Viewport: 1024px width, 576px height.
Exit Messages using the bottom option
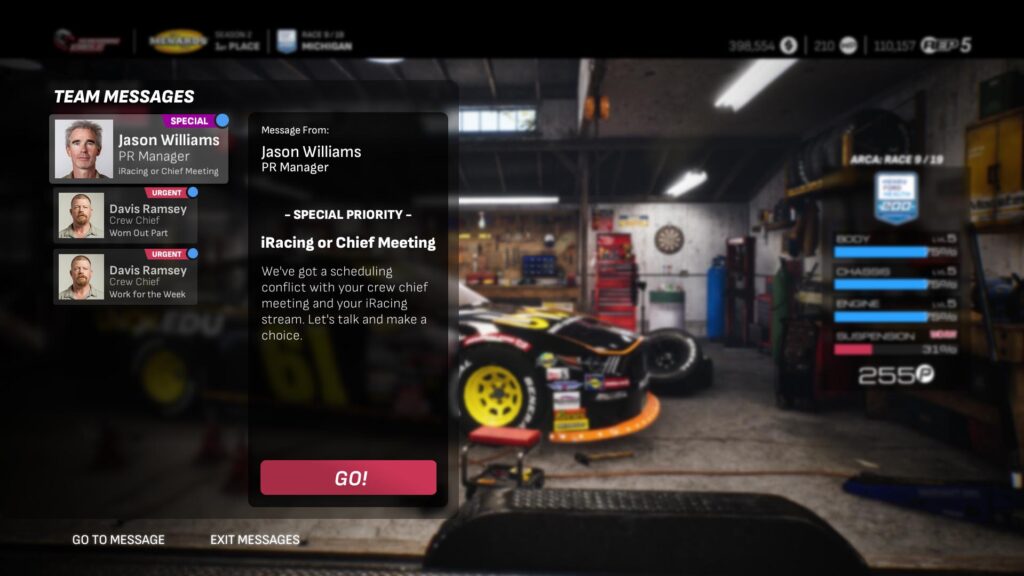[254, 540]
